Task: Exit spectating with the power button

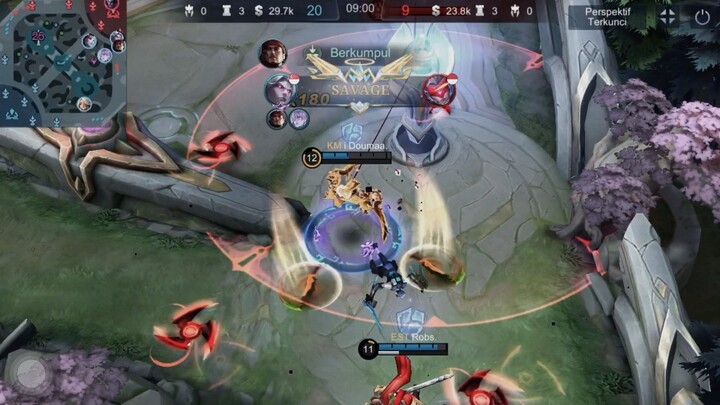Action: [x=702, y=16]
